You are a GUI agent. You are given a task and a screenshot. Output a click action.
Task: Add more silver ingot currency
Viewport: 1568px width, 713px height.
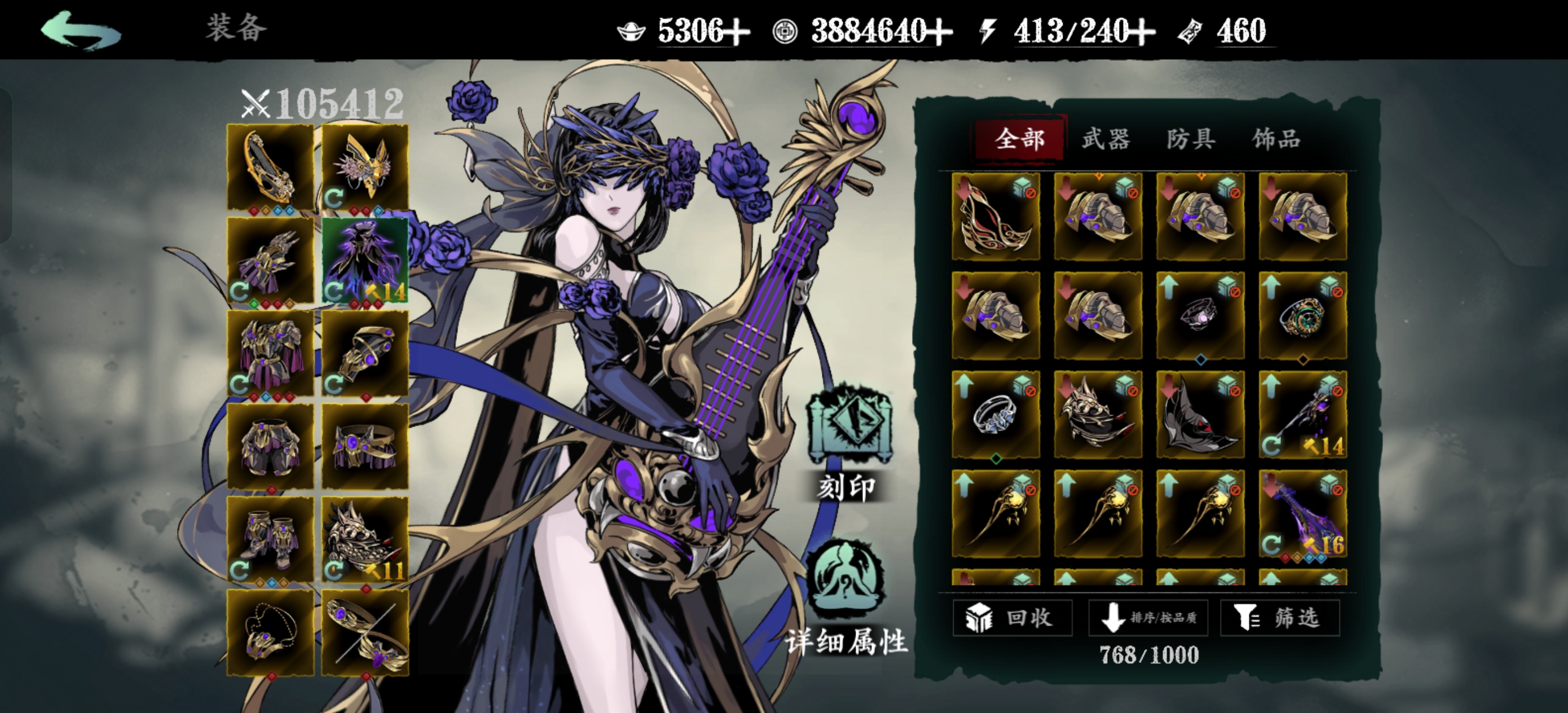(738, 31)
